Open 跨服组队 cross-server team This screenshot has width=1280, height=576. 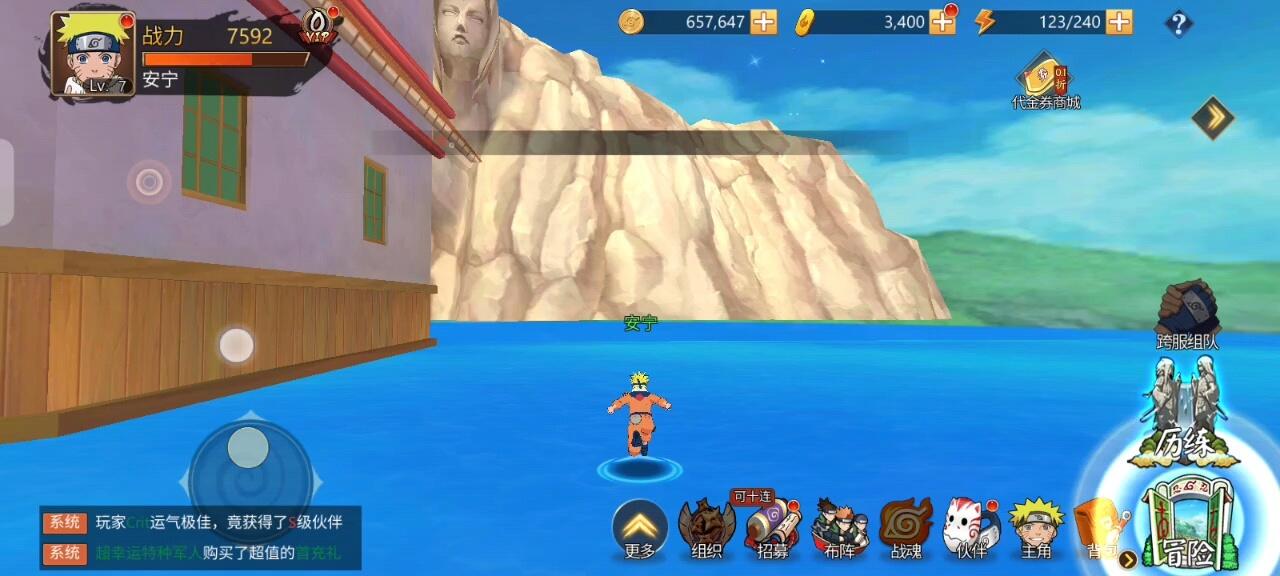click(1187, 315)
